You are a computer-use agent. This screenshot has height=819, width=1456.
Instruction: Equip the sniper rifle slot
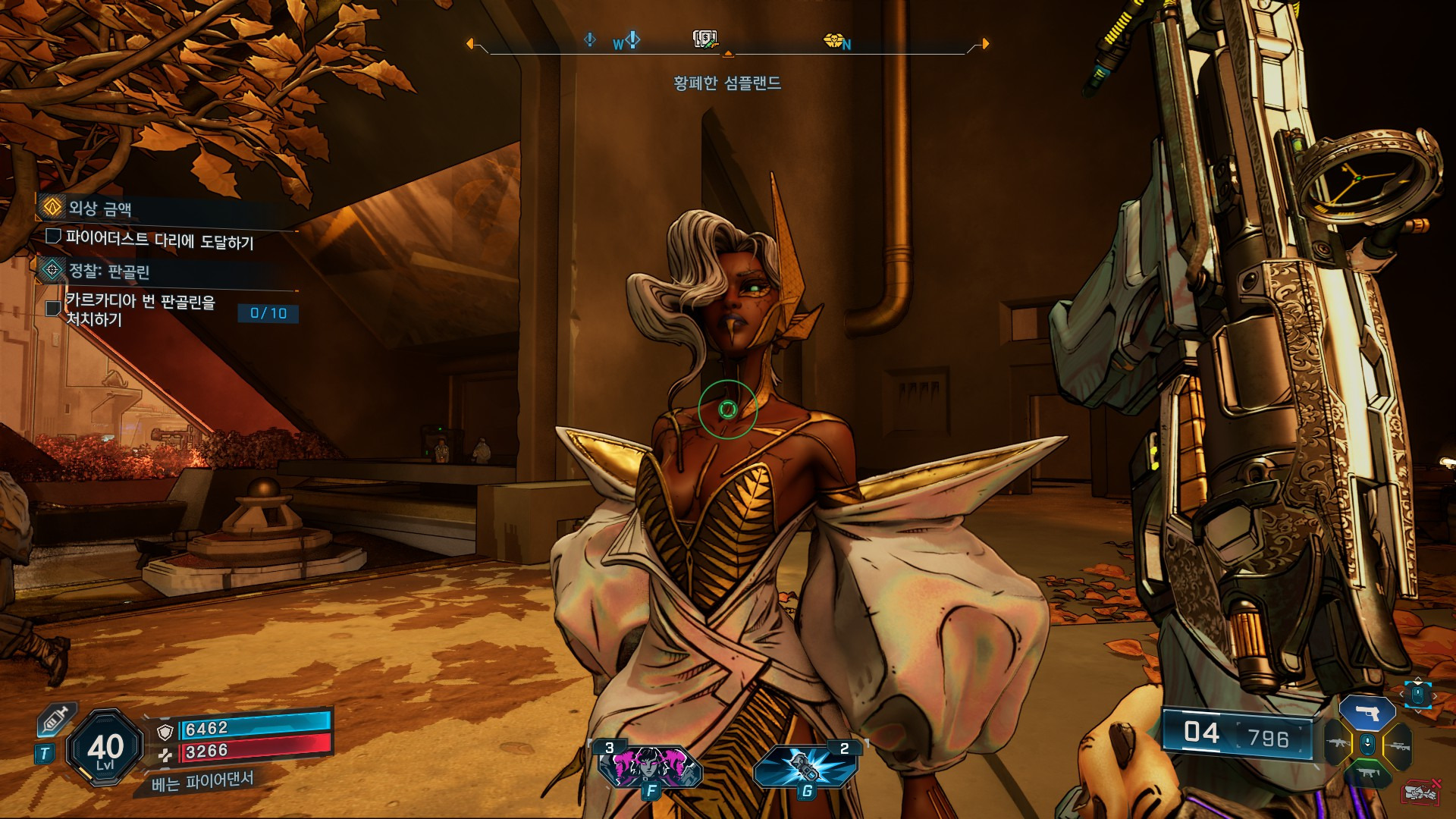click(x=1398, y=746)
